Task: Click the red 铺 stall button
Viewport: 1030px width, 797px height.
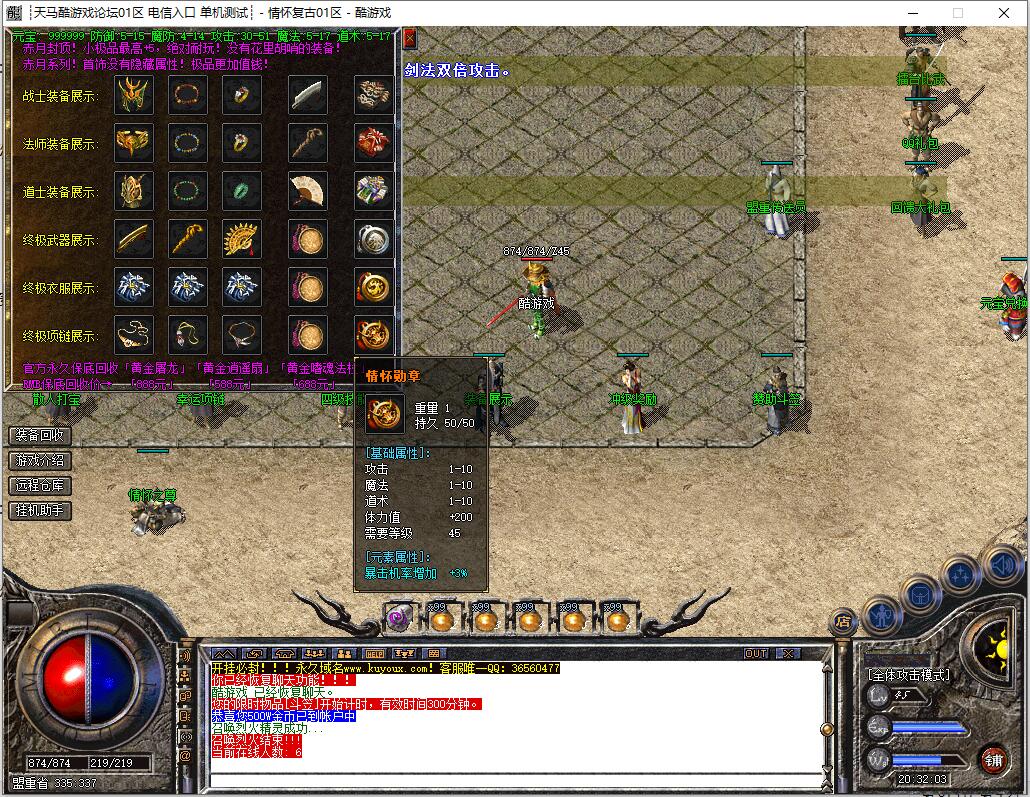Action: tap(992, 759)
